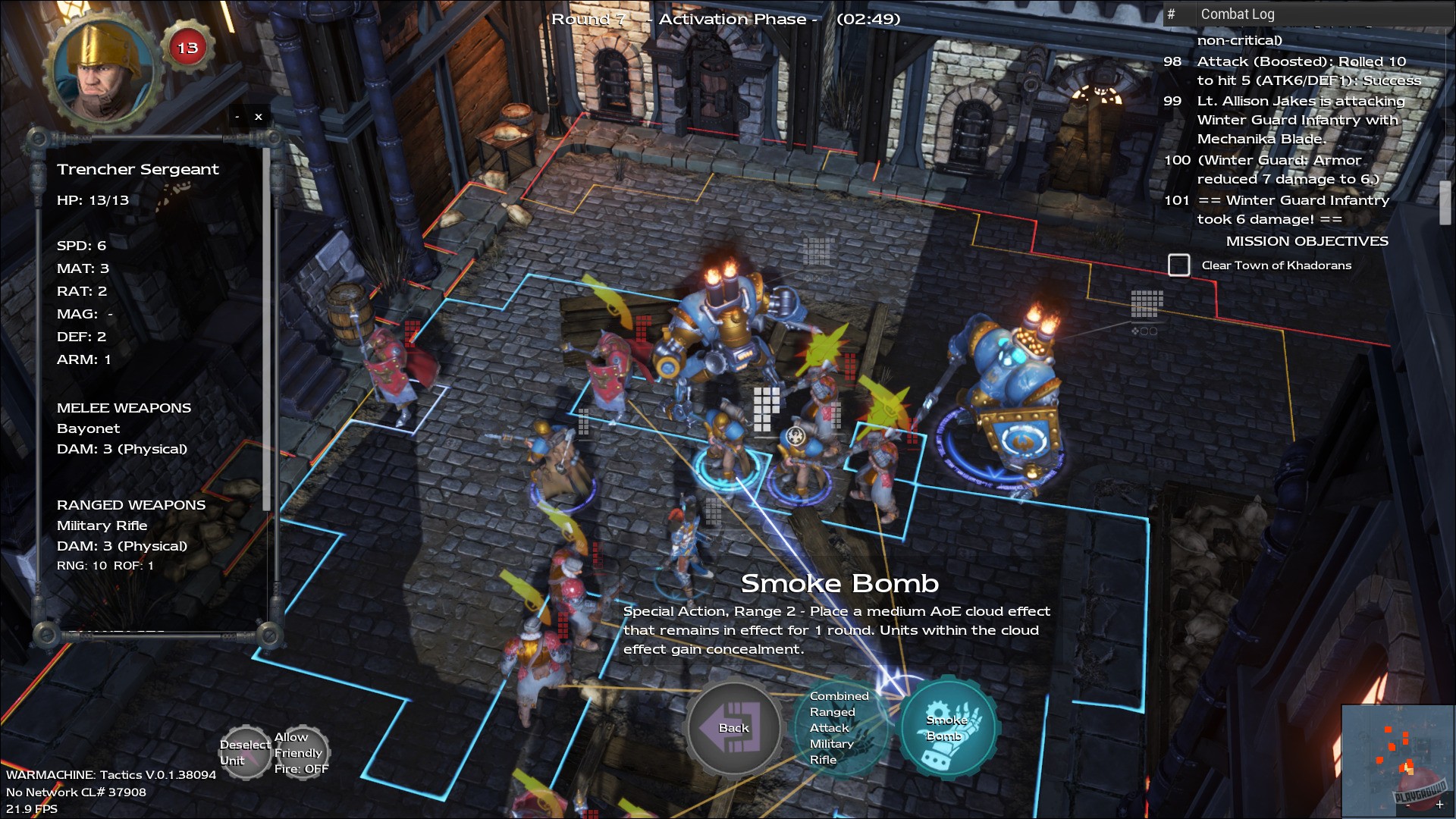Image resolution: width=1456 pixels, height=819 pixels.
Task: Click the Round 7 Activation Phase header
Action: [x=726, y=18]
